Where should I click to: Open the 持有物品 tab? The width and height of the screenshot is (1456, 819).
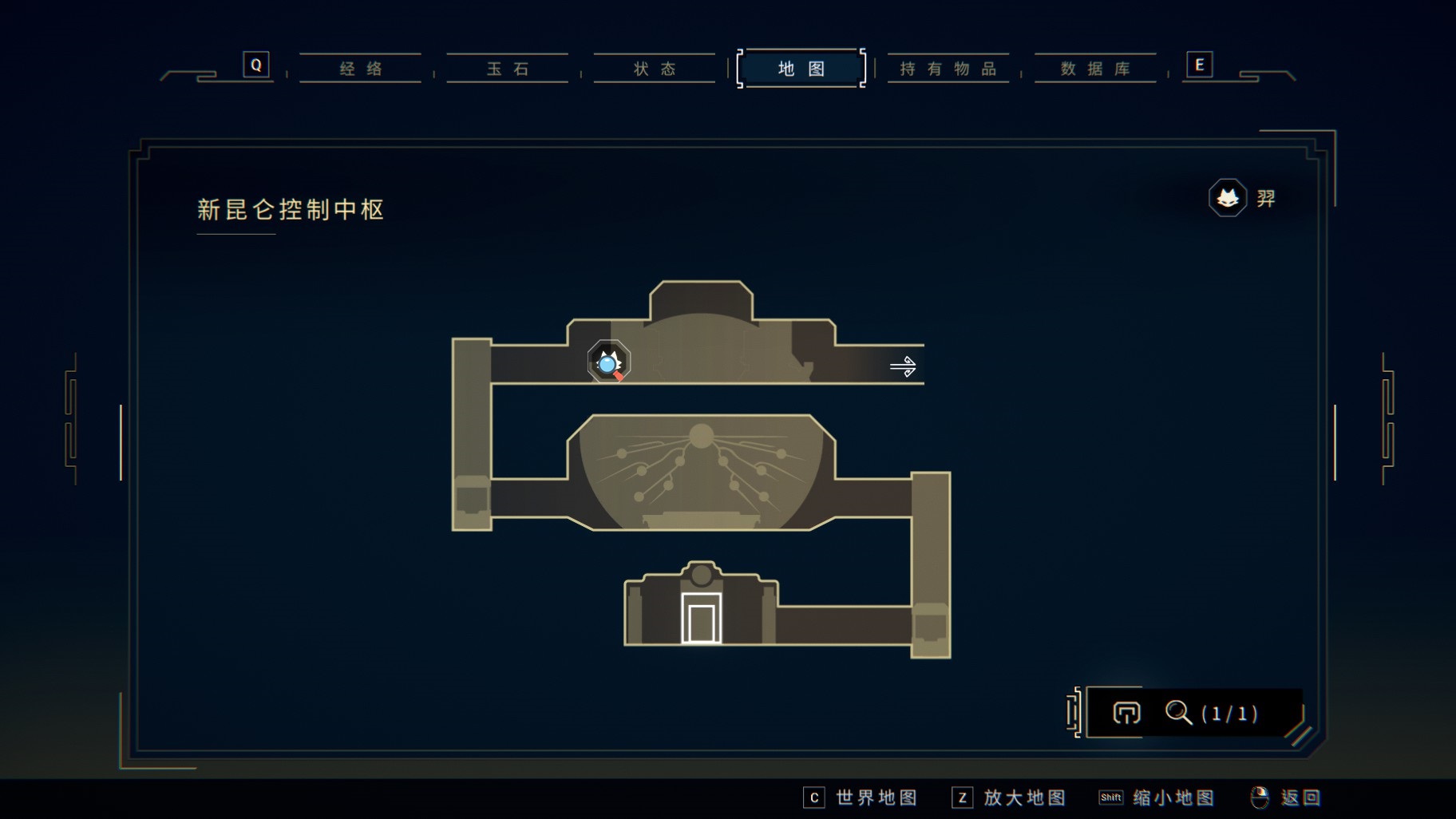(948, 69)
